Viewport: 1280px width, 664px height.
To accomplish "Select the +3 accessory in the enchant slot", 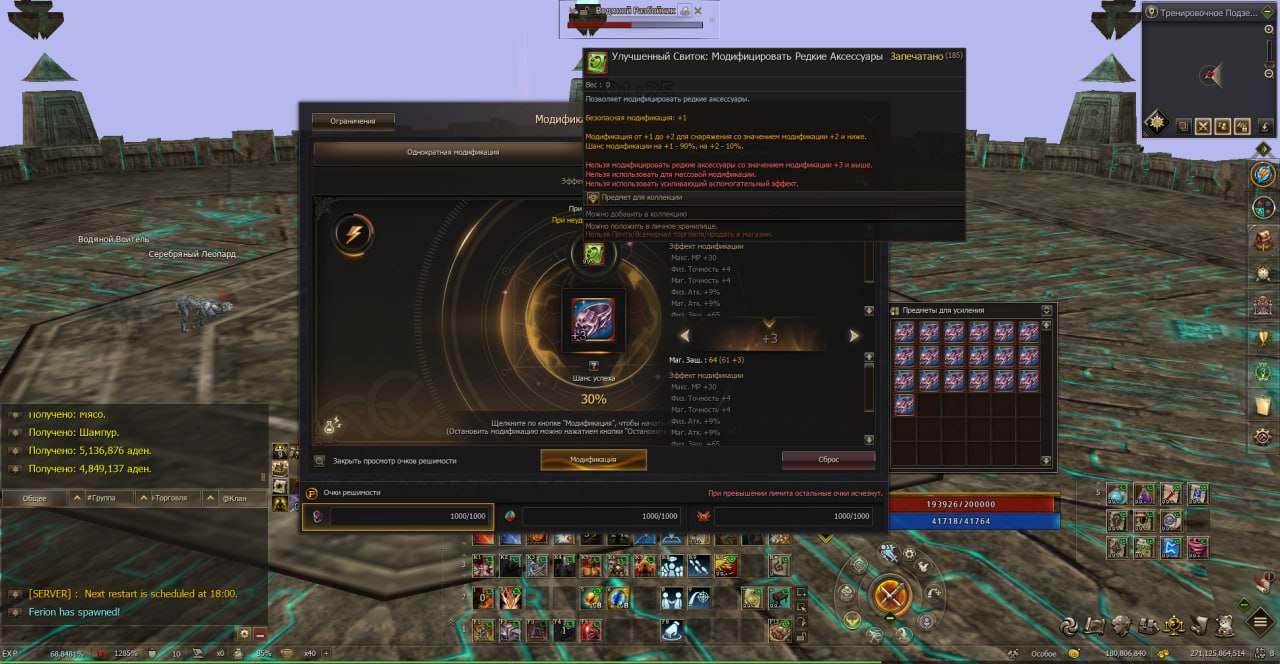I will click(593, 320).
